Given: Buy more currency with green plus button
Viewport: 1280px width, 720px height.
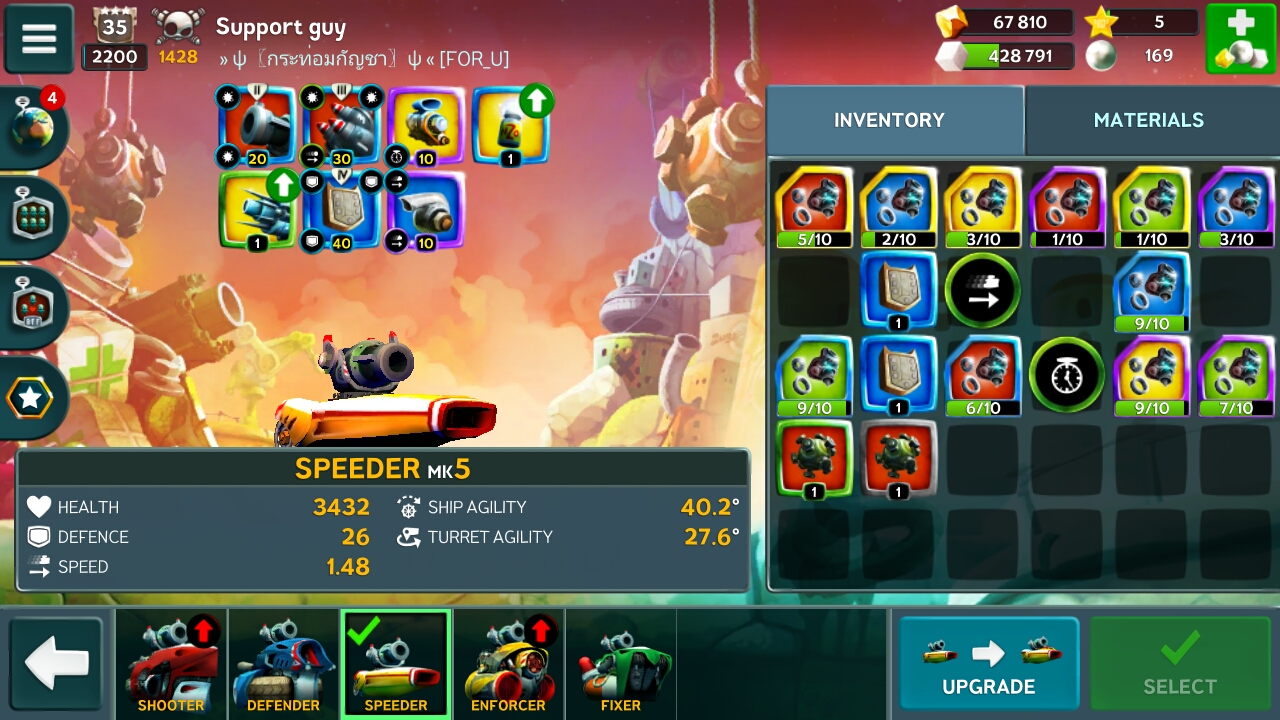Looking at the screenshot, I should click(x=1240, y=39).
